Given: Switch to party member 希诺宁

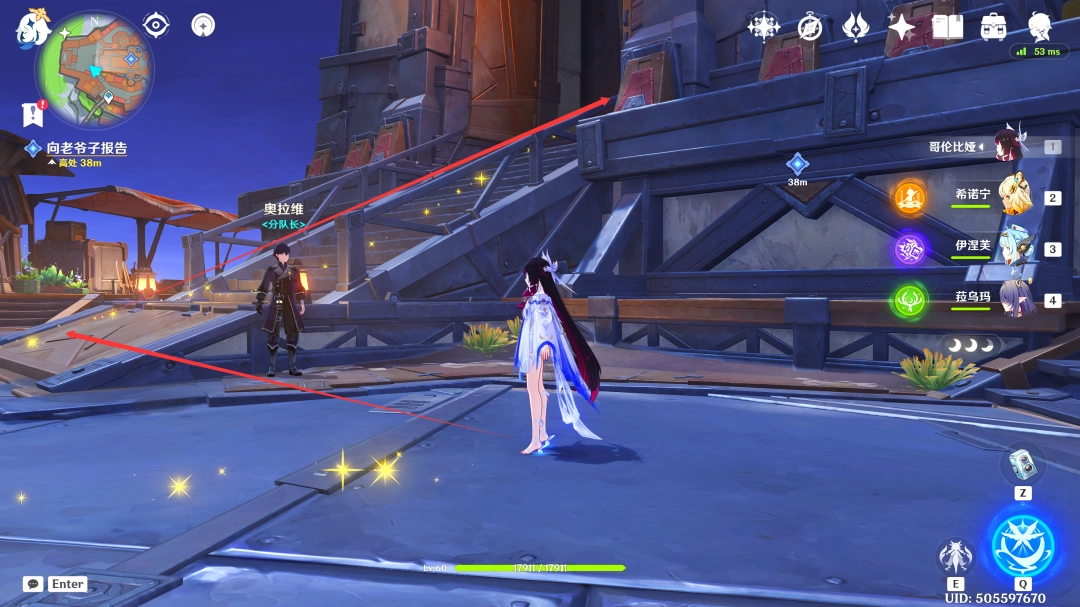Looking at the screenshot, I should click(x=1016, y=196).
